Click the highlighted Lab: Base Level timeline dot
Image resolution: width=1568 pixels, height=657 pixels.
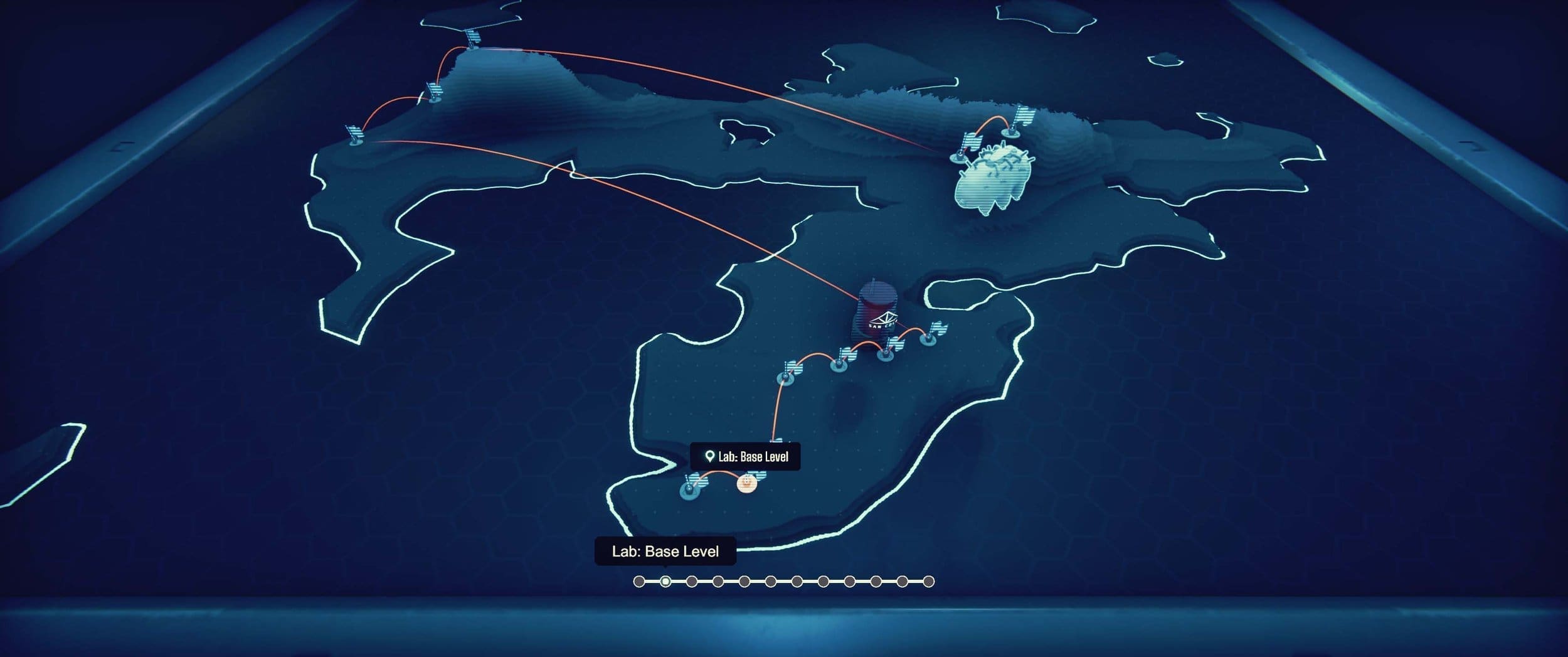tap(665, 582)
